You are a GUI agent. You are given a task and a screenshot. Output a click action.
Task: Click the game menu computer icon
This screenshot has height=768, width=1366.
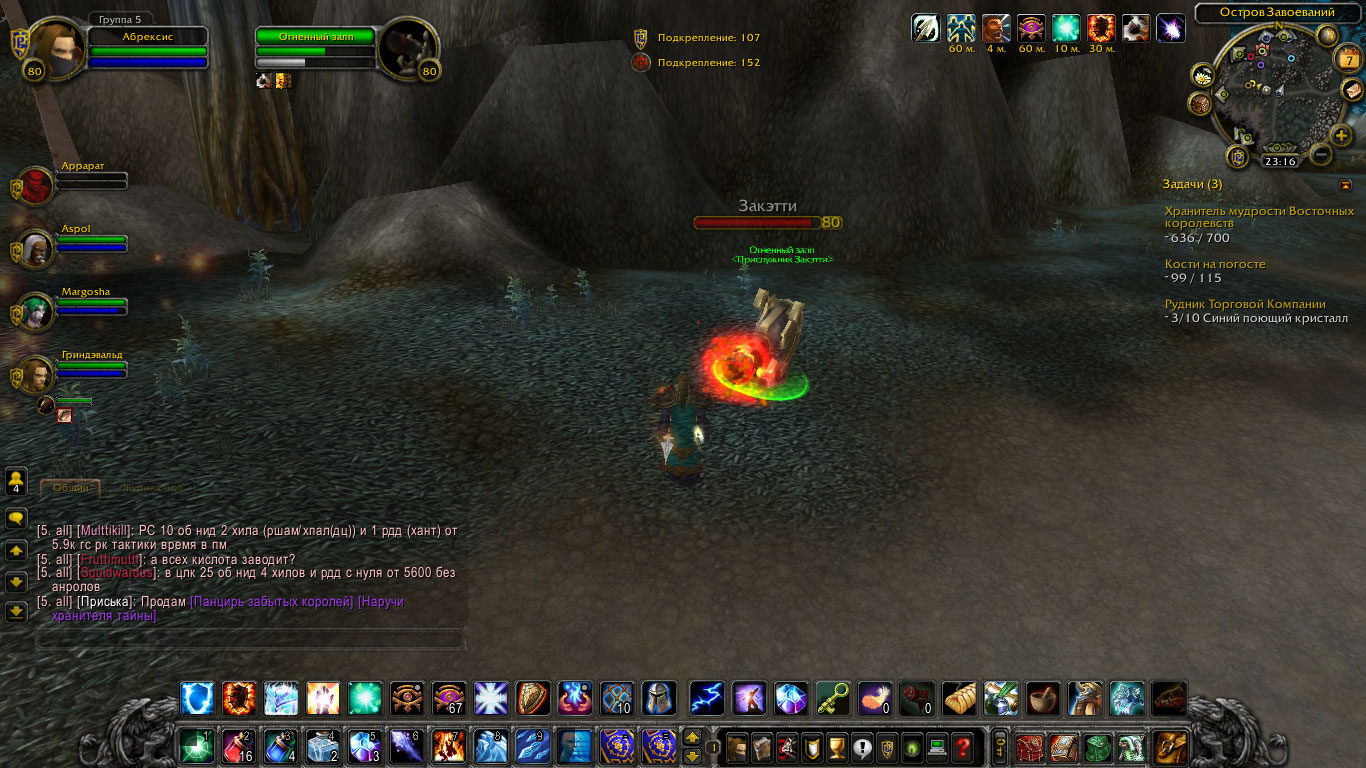[x=938, y=747]
